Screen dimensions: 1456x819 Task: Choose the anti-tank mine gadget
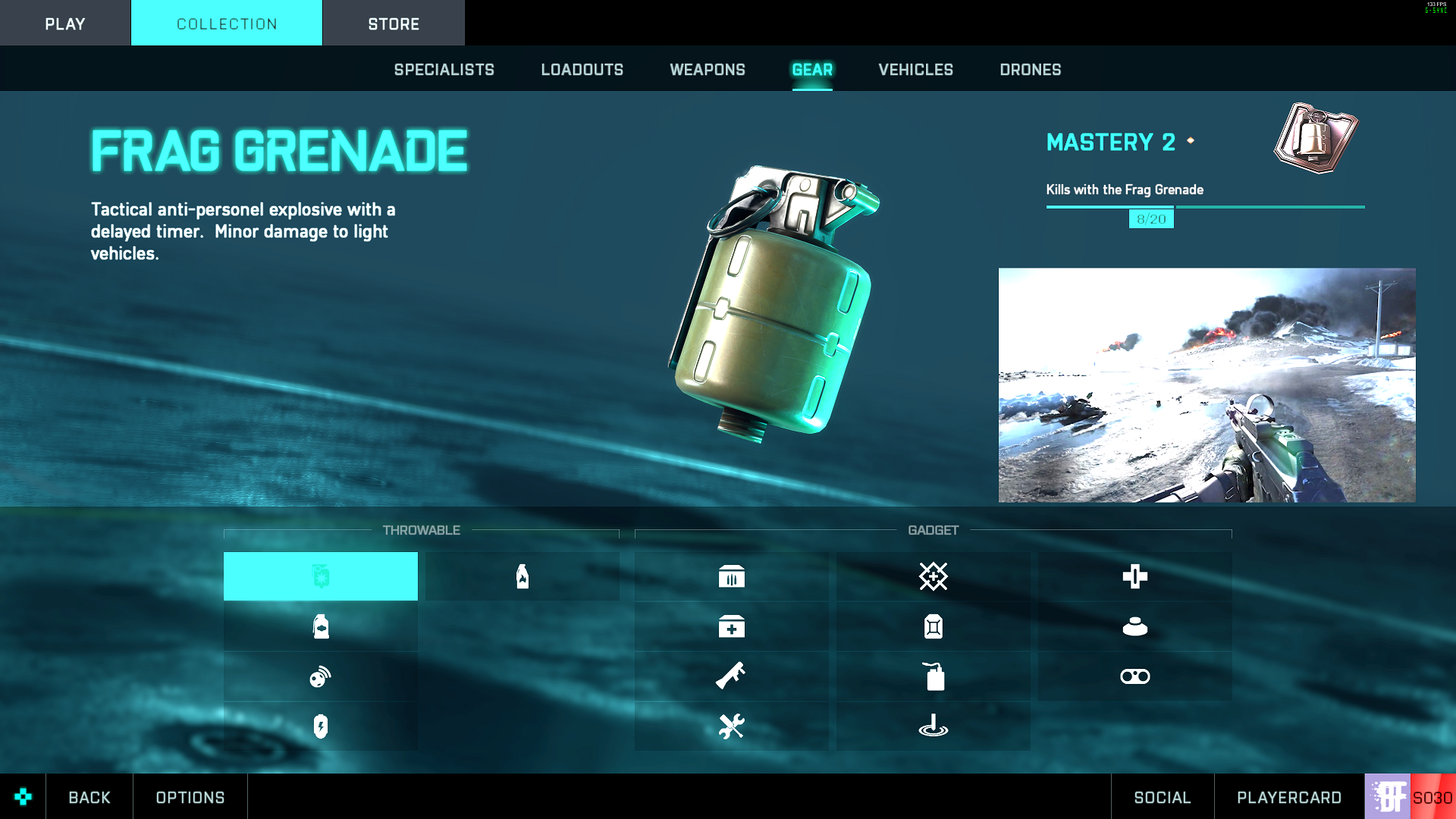tap(1134, 626)
